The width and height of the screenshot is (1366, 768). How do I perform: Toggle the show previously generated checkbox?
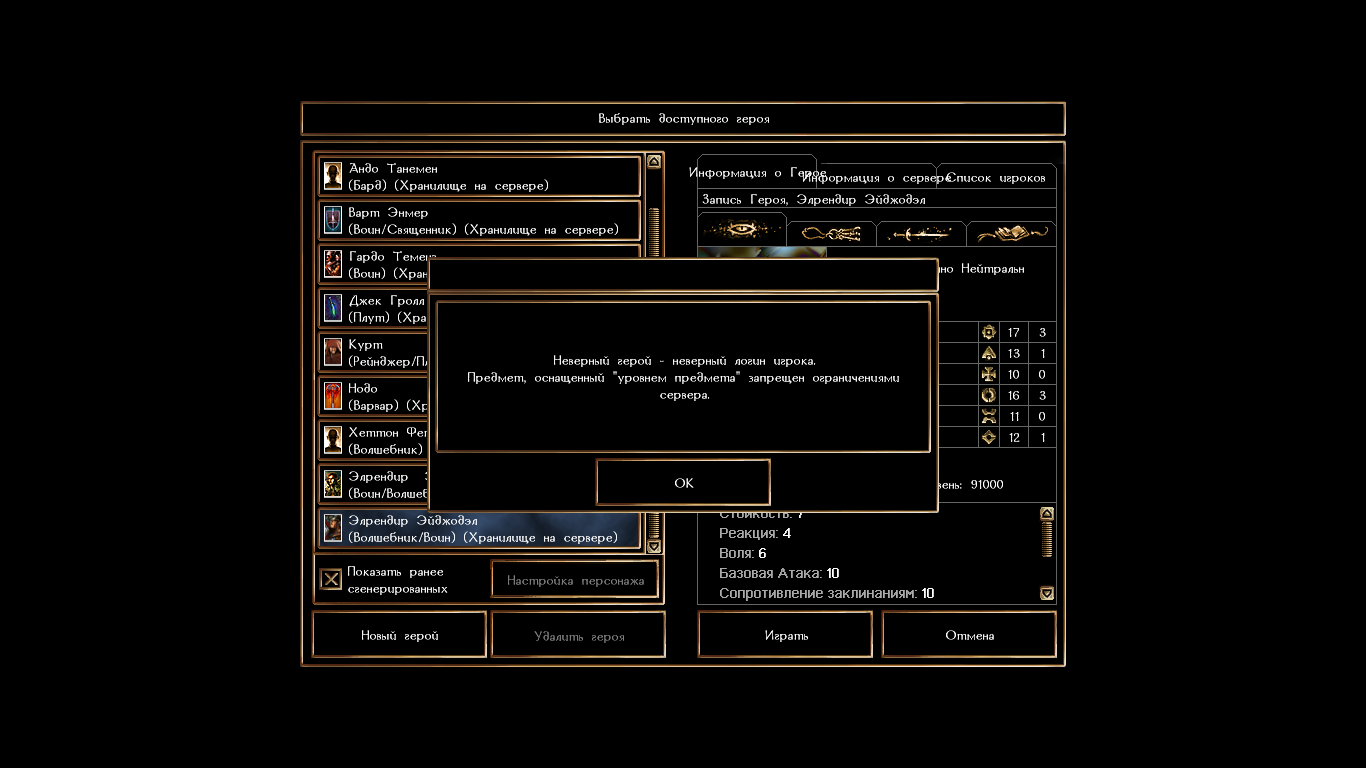(x=331, y=580)
